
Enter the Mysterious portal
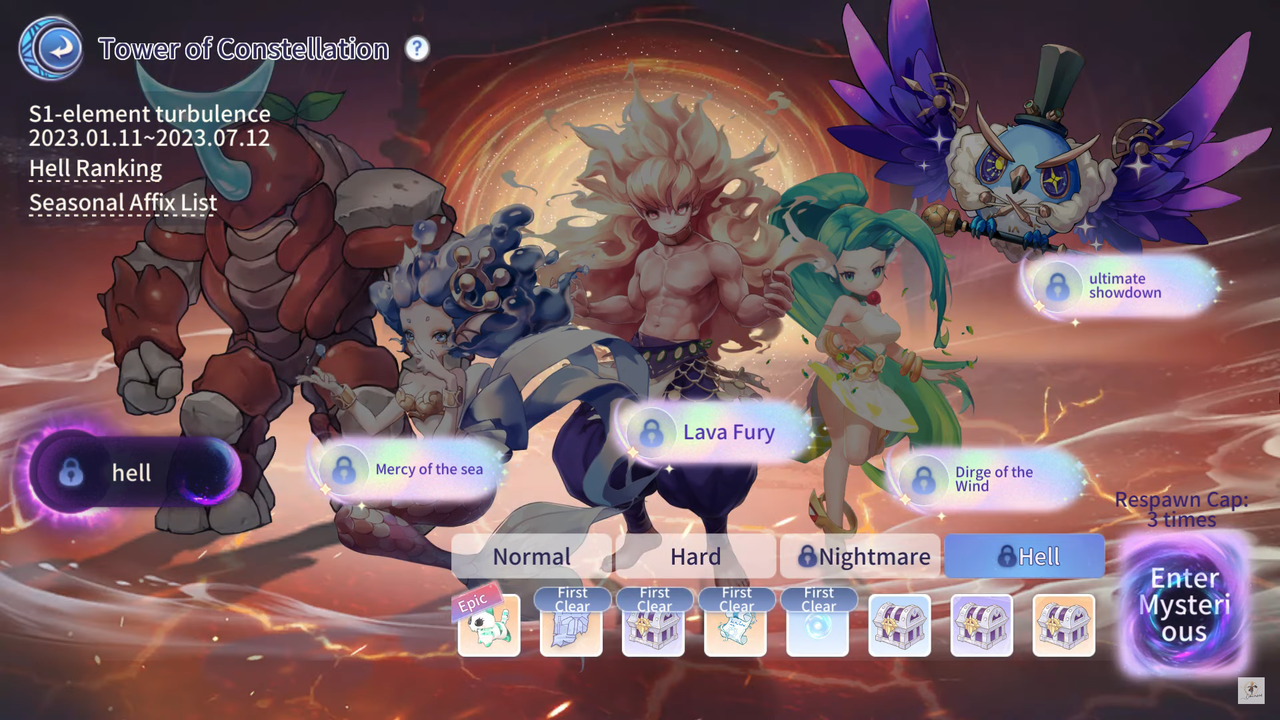point(1185,605)
